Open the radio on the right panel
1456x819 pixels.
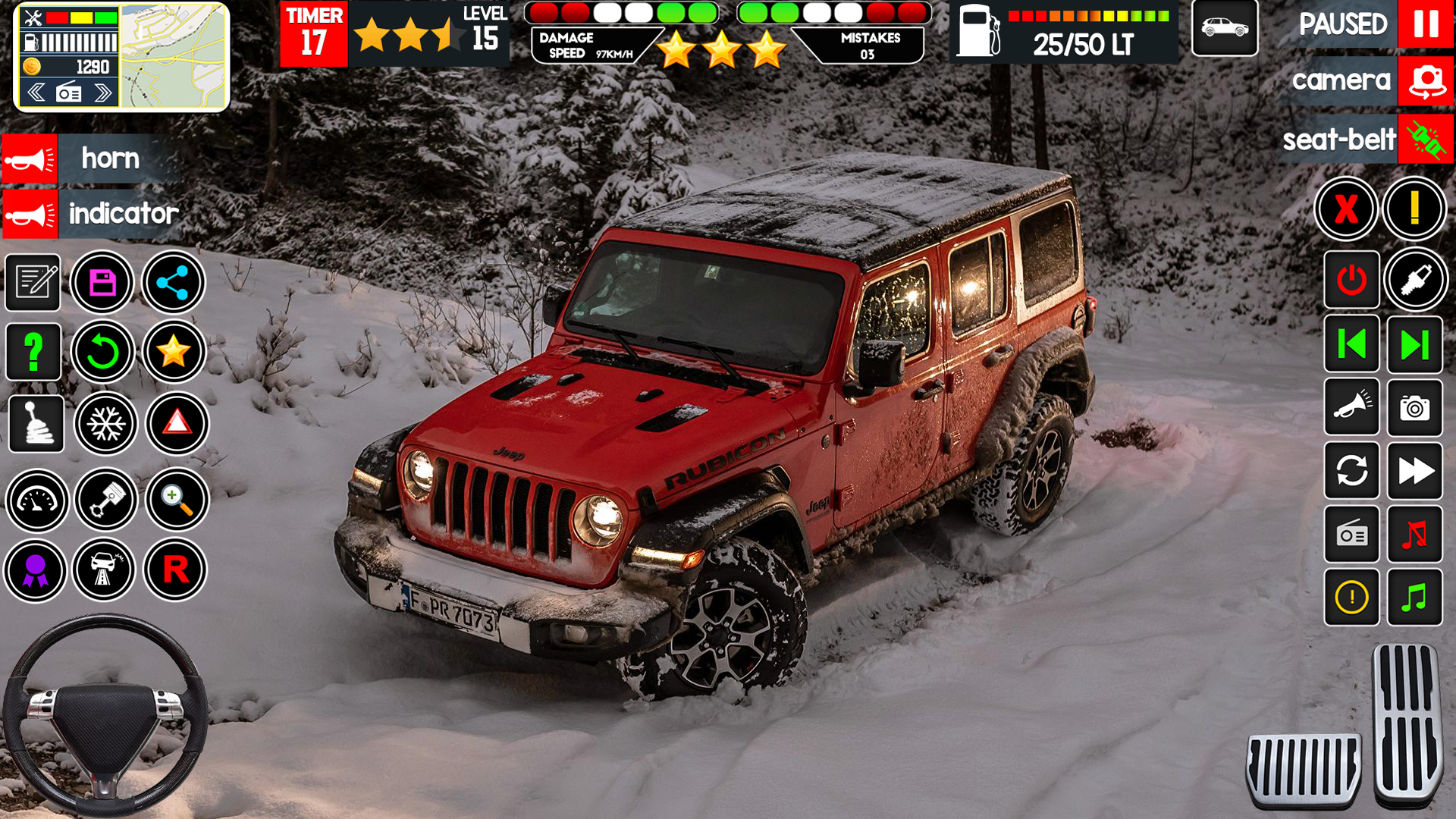pyautogui.click(x=1351, y=536)
